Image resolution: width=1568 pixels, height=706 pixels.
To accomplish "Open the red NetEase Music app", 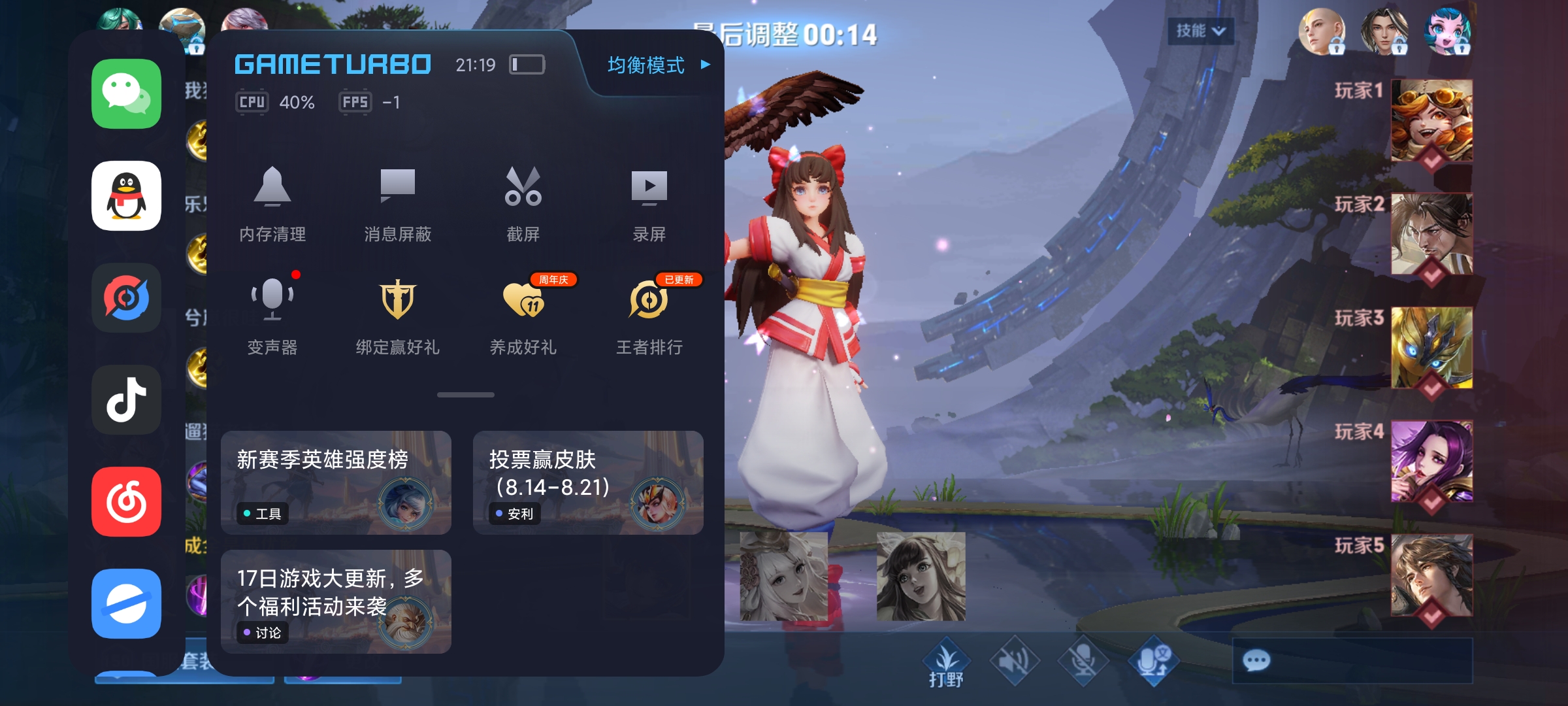I will (x=126, y=501).
